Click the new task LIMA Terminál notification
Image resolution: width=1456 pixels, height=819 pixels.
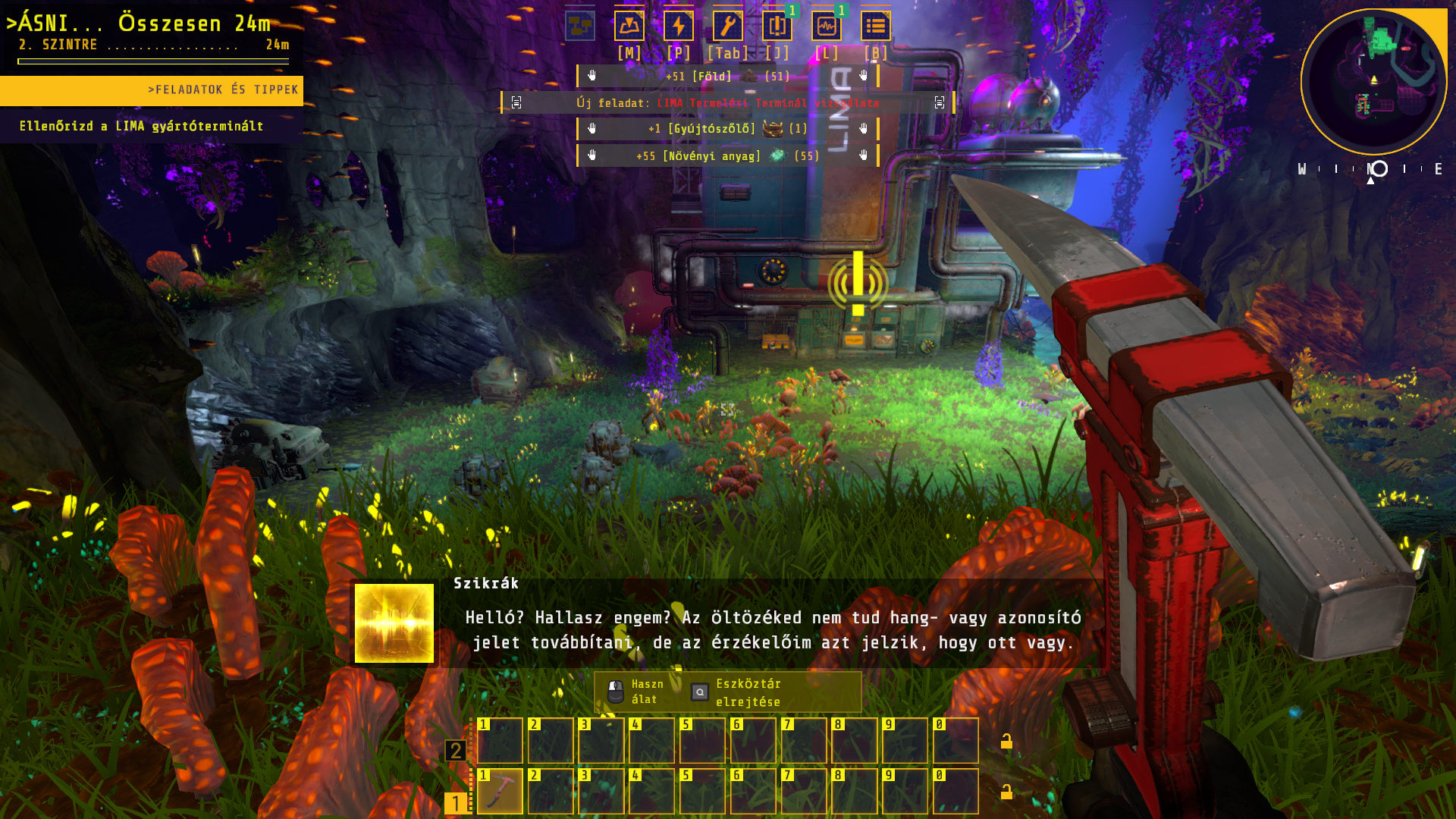coord(727,103)
